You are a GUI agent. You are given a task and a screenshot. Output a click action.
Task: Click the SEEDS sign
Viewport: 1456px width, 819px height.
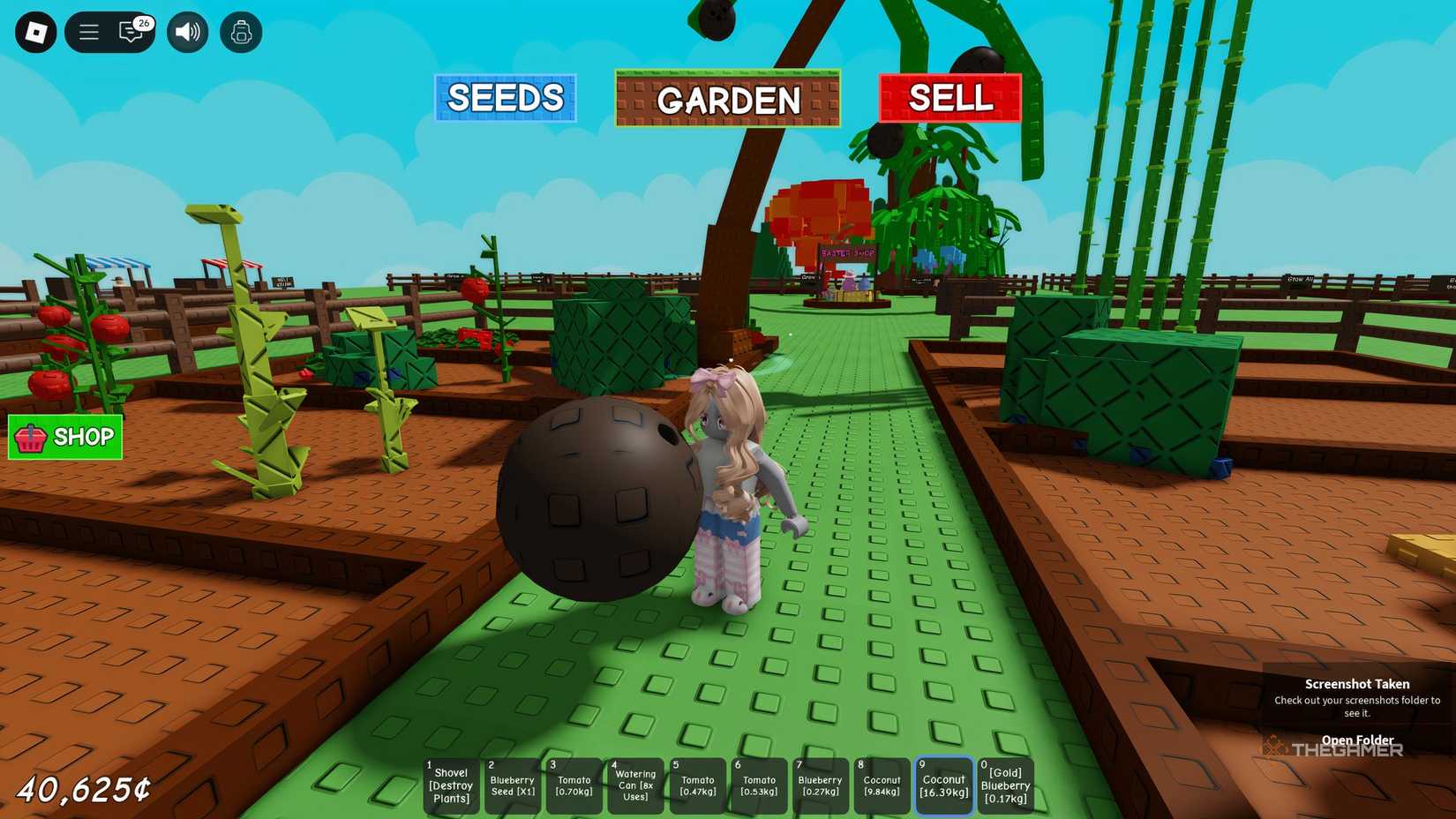505,98
